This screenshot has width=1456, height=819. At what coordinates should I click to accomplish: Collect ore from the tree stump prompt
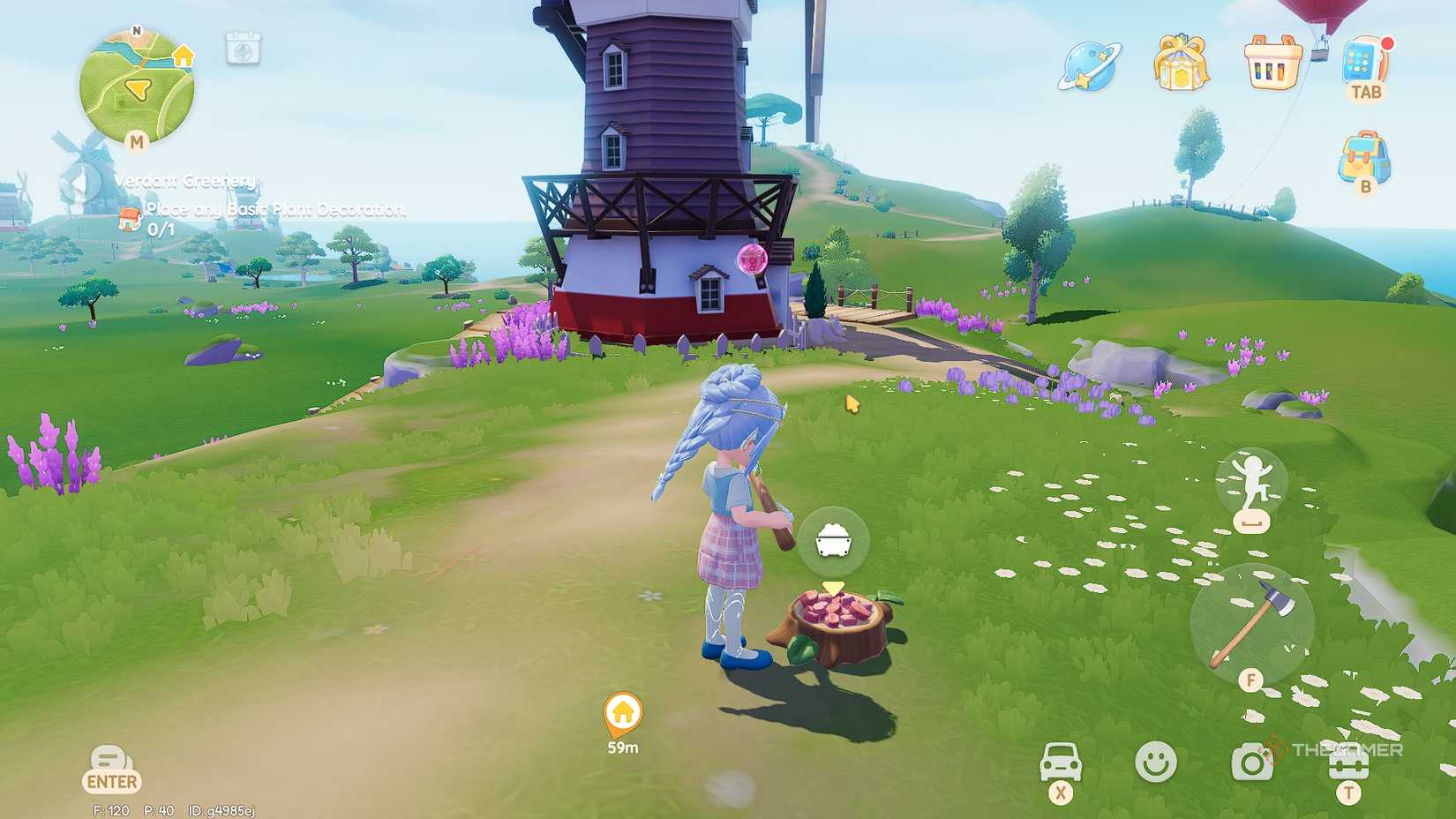click(x=833, y=542)
